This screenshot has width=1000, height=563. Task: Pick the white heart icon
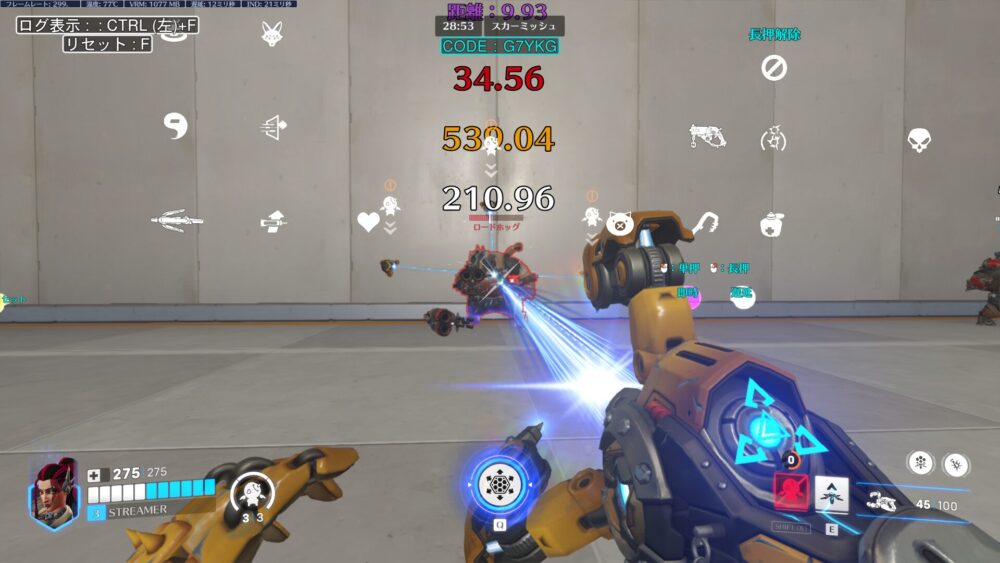[x=369, y=221]
